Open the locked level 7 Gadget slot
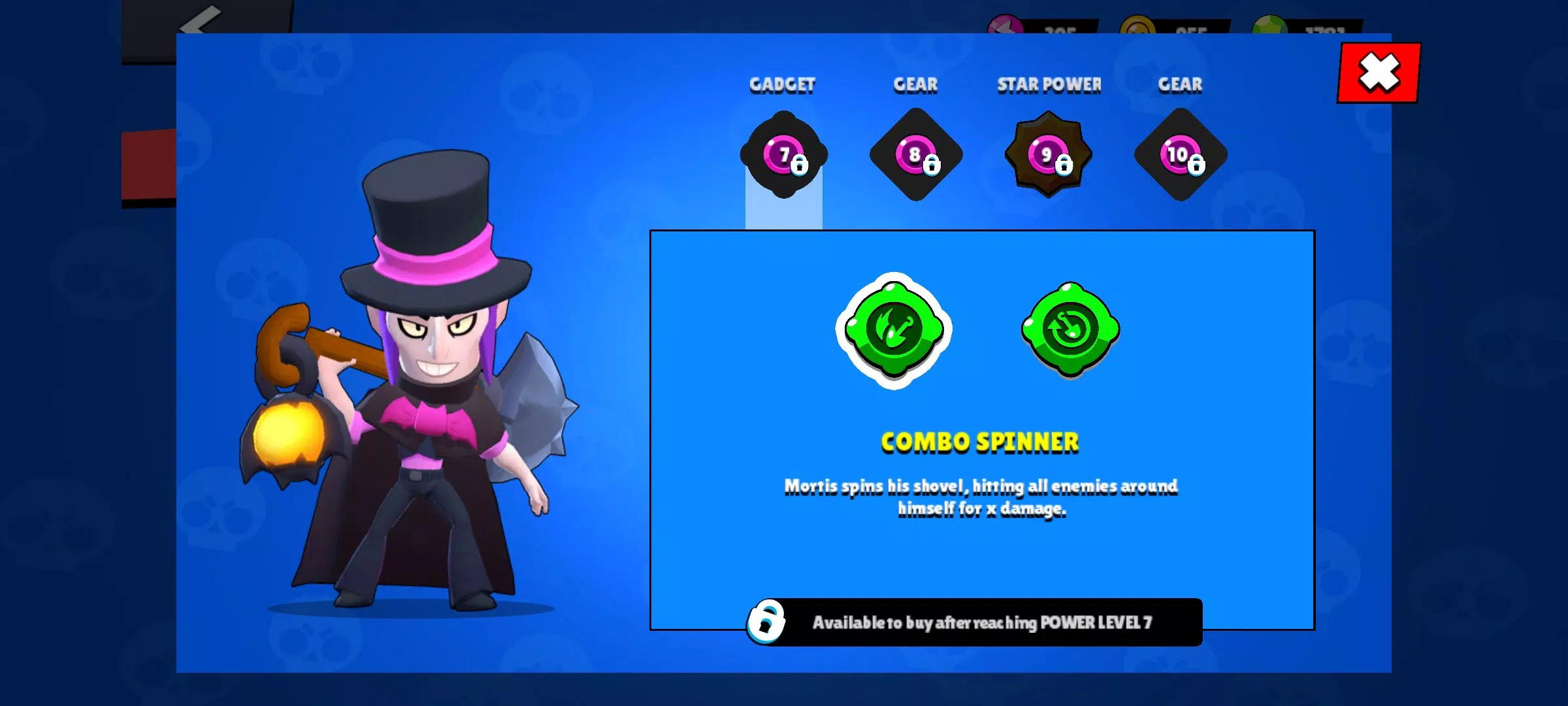The width and height of the screenshot is (1568, 706). click(783, 155)
